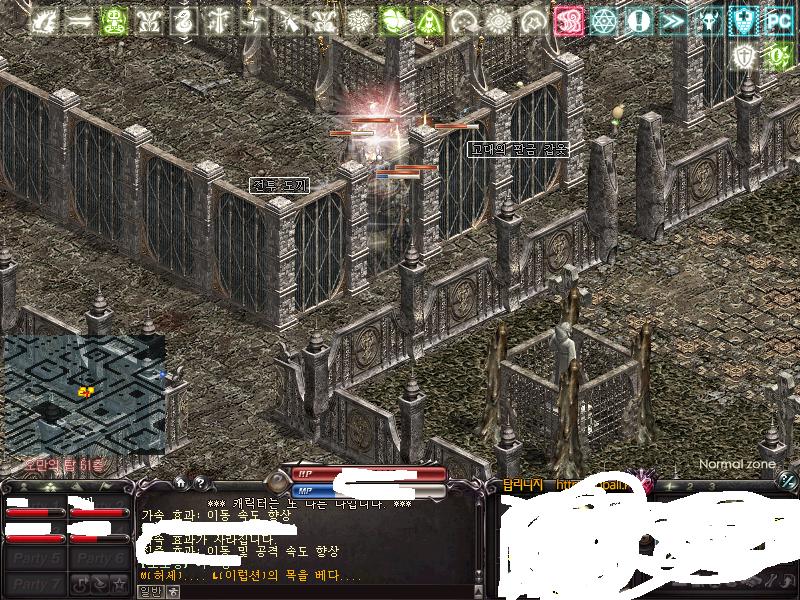The image size is (800, 600).
Task: Click the PC buff icon
Action: pos(778,21)
